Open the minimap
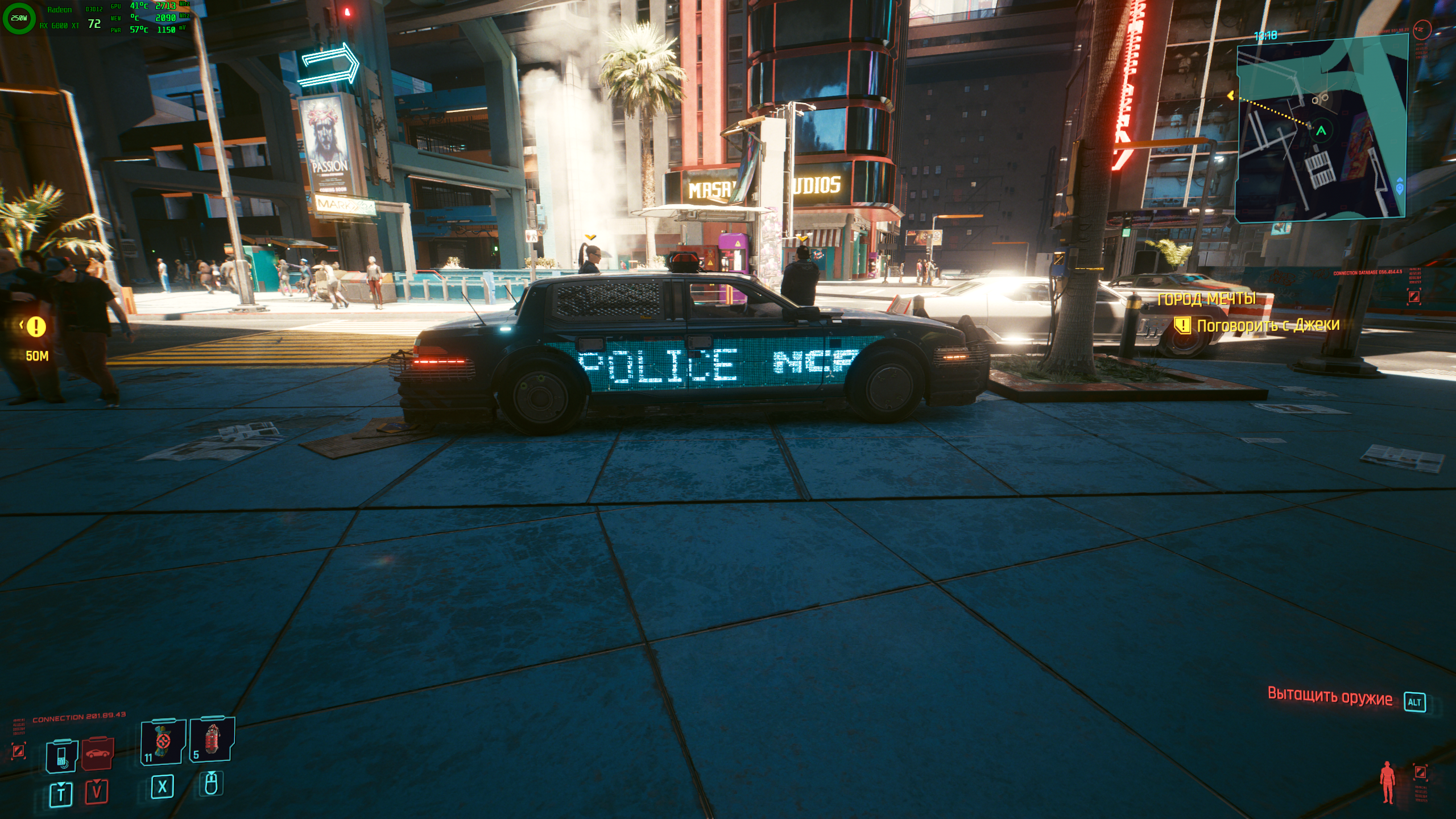This screenshot has width=1456, height=819. pos(1321,129)
